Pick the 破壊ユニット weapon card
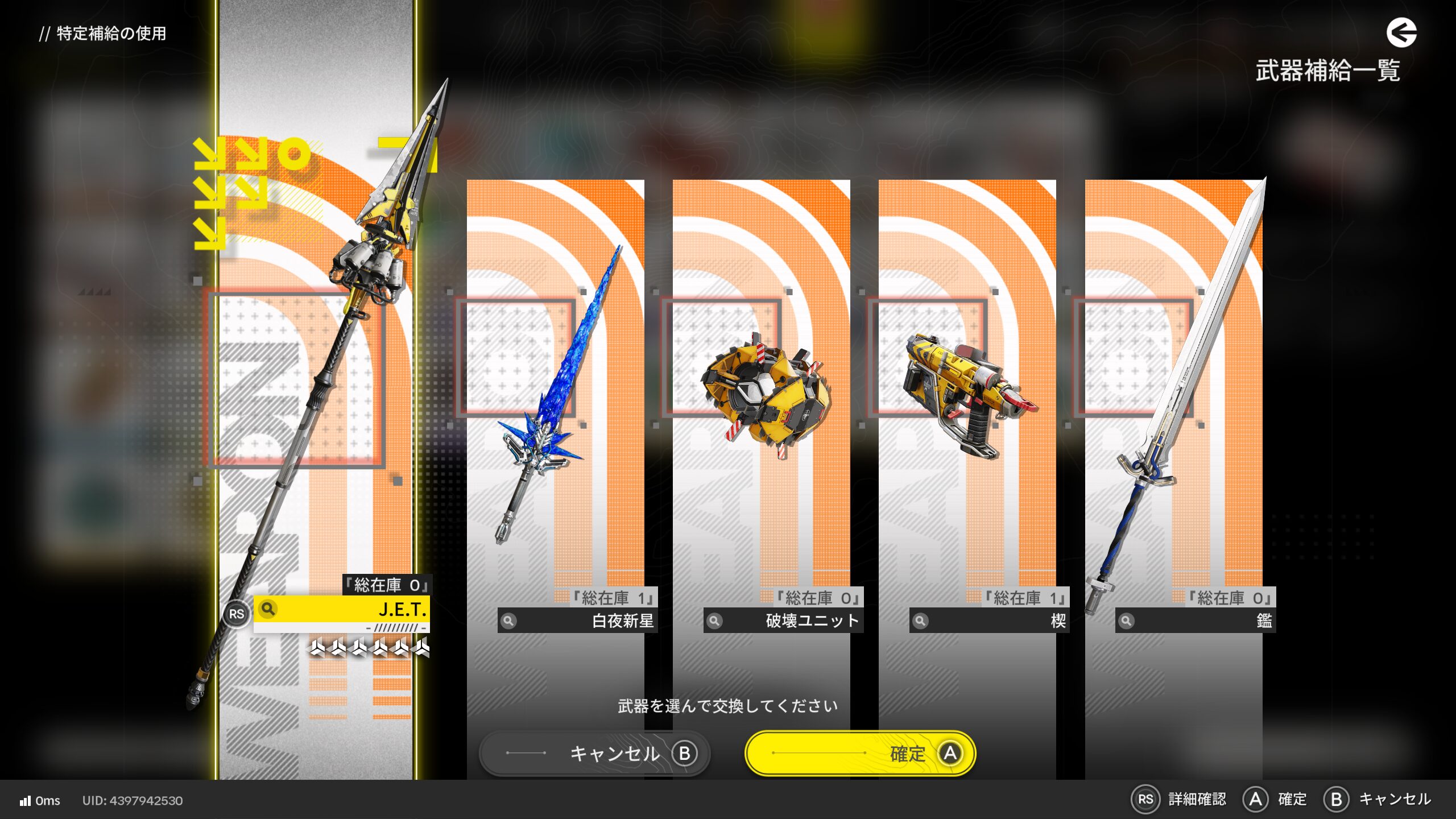Screen dimensions: 1456x819 [x=761, y=398]
